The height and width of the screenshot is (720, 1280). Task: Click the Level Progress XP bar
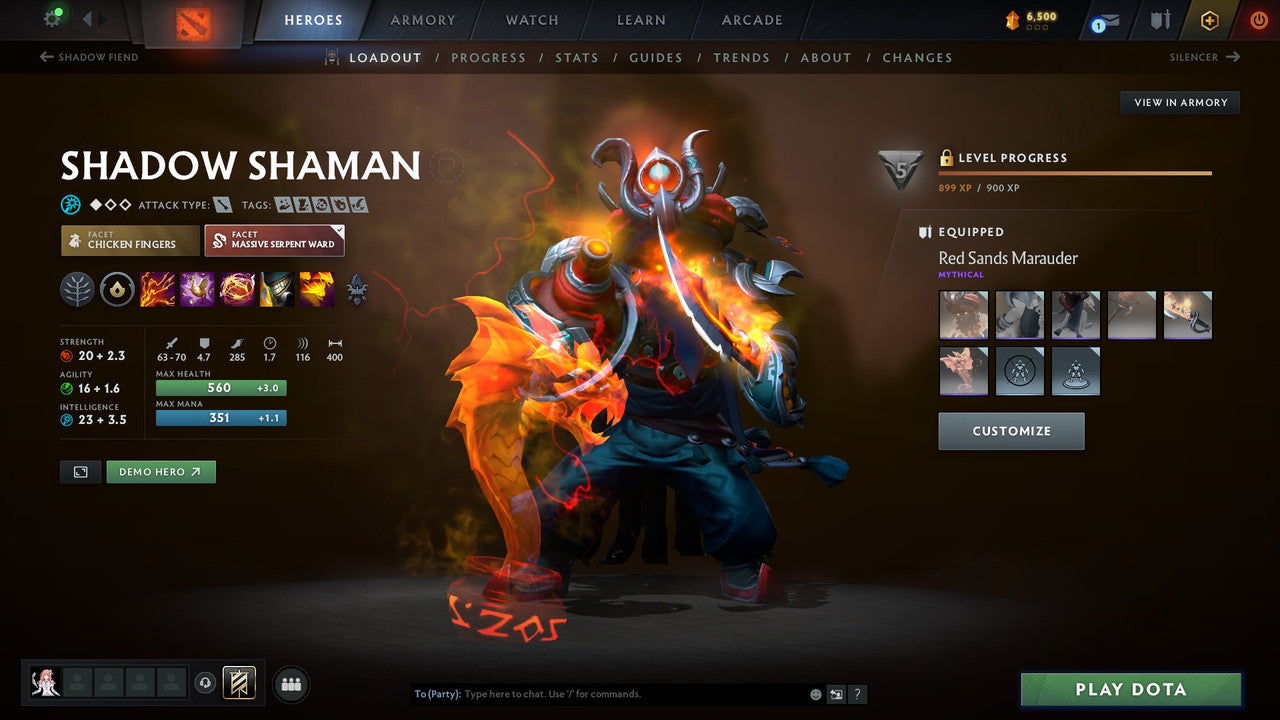[x=1076, y=172]
